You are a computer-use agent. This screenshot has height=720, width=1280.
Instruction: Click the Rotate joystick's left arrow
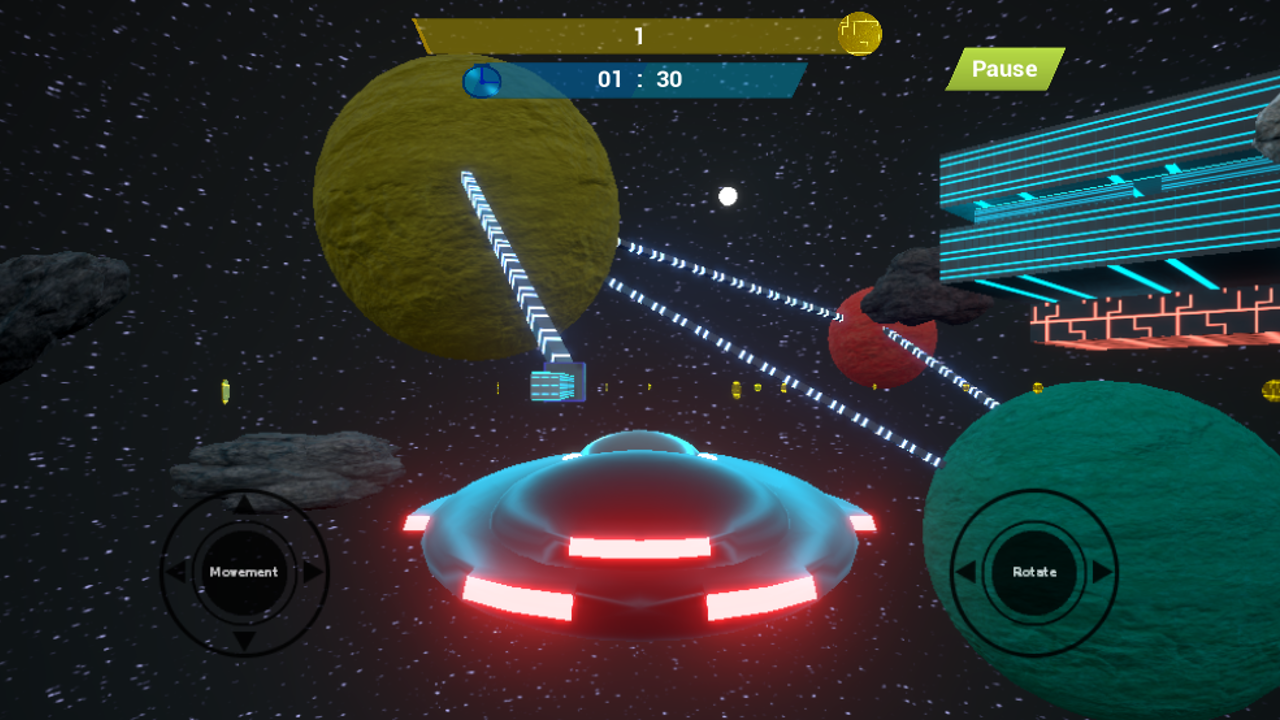click(966, 572)
